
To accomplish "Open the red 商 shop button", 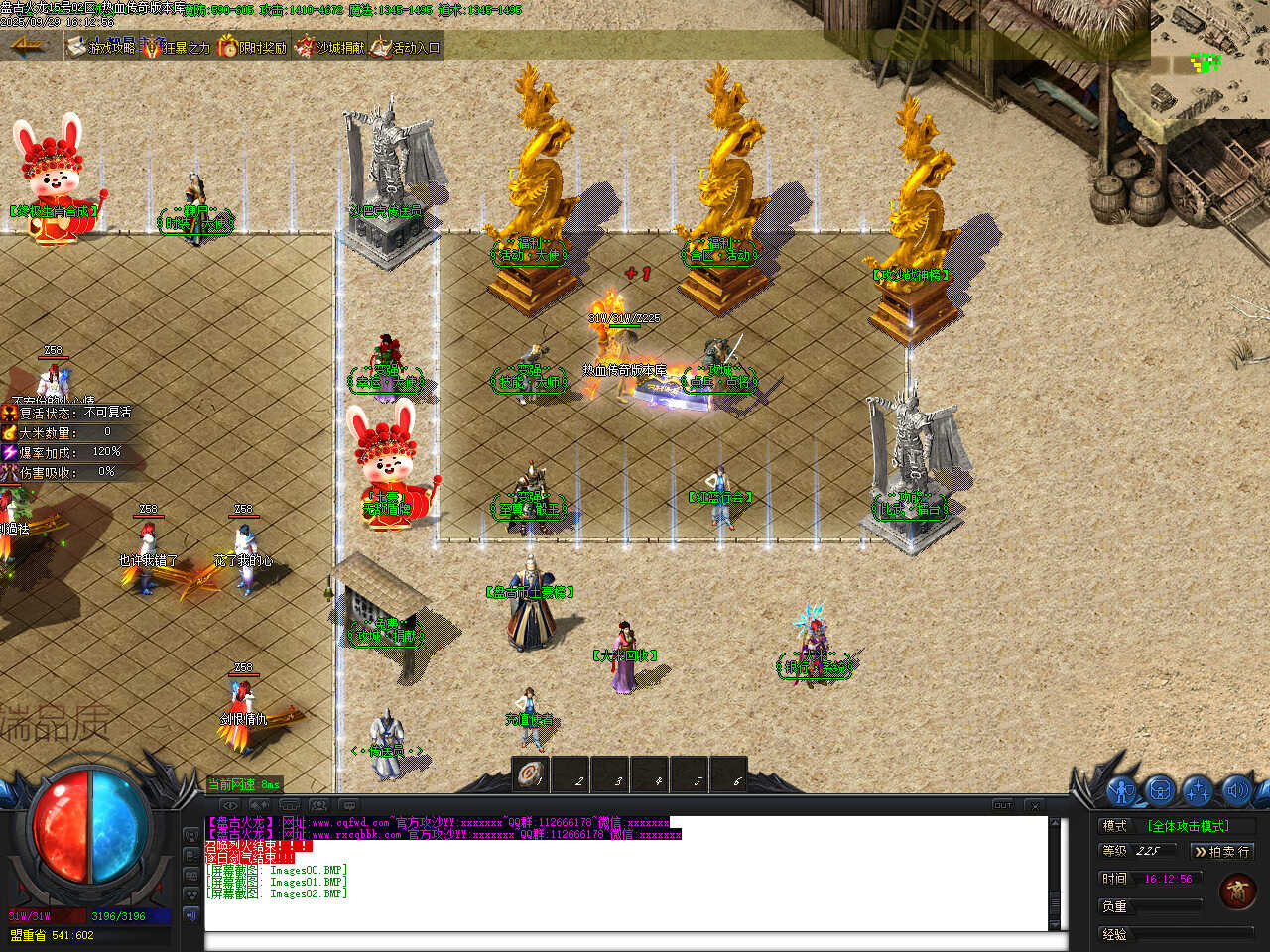I will click(x=1237, y=892).
